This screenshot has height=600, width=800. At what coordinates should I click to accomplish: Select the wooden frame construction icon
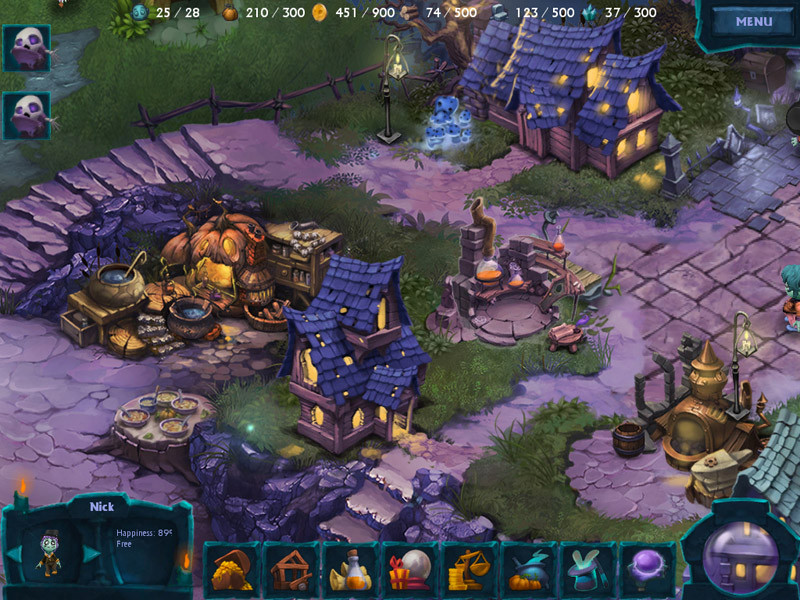point(290,570)
